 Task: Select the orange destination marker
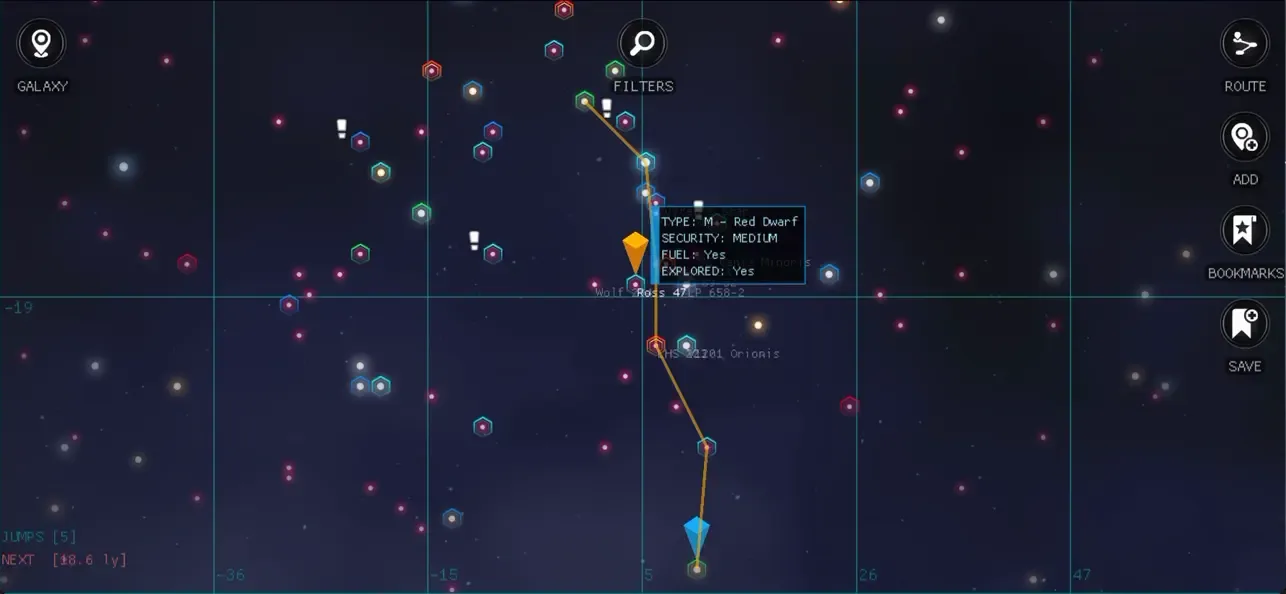point(635,251)
